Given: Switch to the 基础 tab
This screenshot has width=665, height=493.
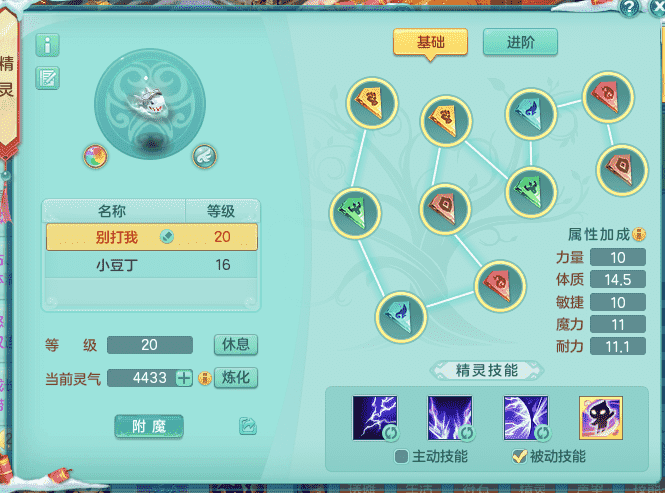Looking at the screenshot, I should point(430,42).
